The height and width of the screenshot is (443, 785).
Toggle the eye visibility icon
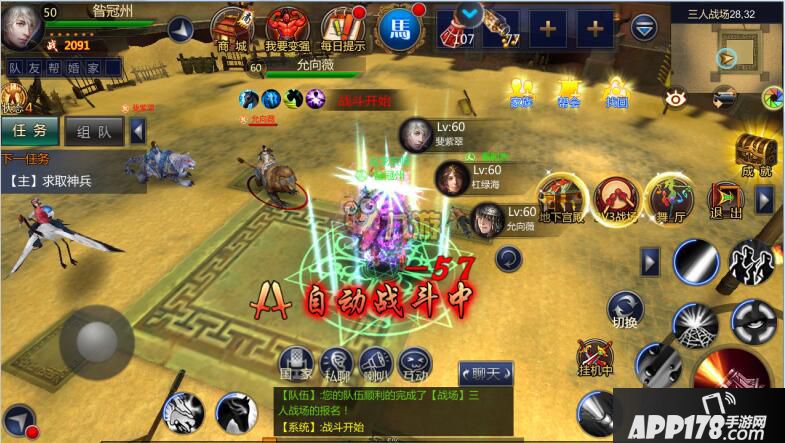675,98
